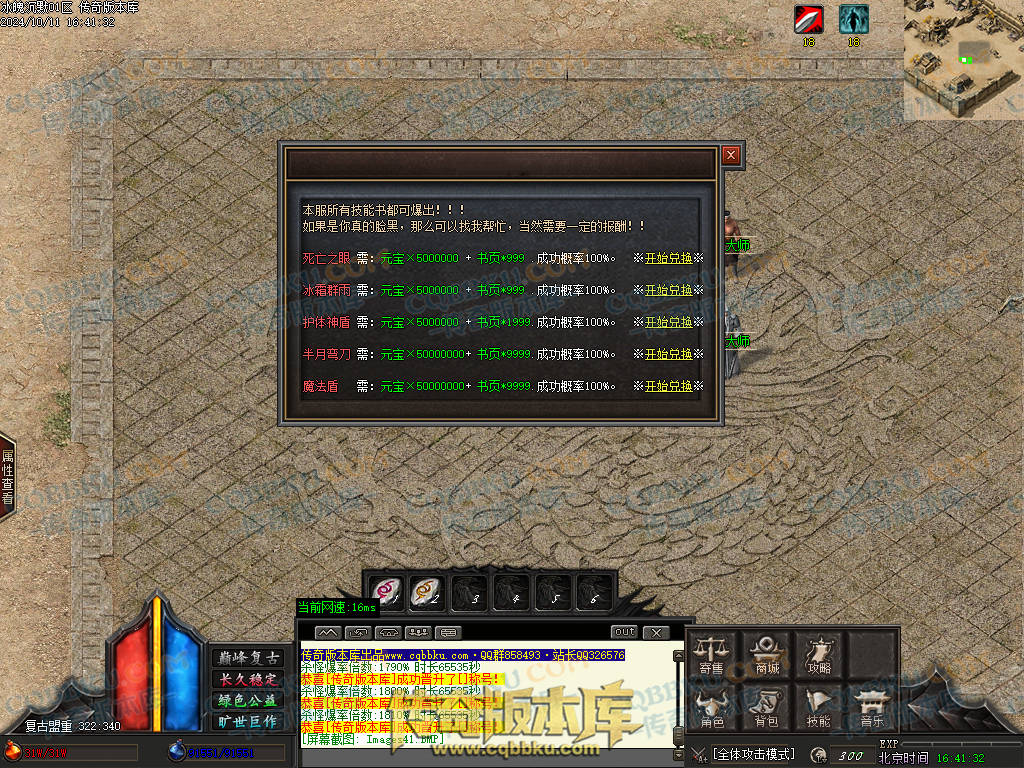
Task: Start exchange for 半月弯刀 skill book
Action: tap(668, 354)
